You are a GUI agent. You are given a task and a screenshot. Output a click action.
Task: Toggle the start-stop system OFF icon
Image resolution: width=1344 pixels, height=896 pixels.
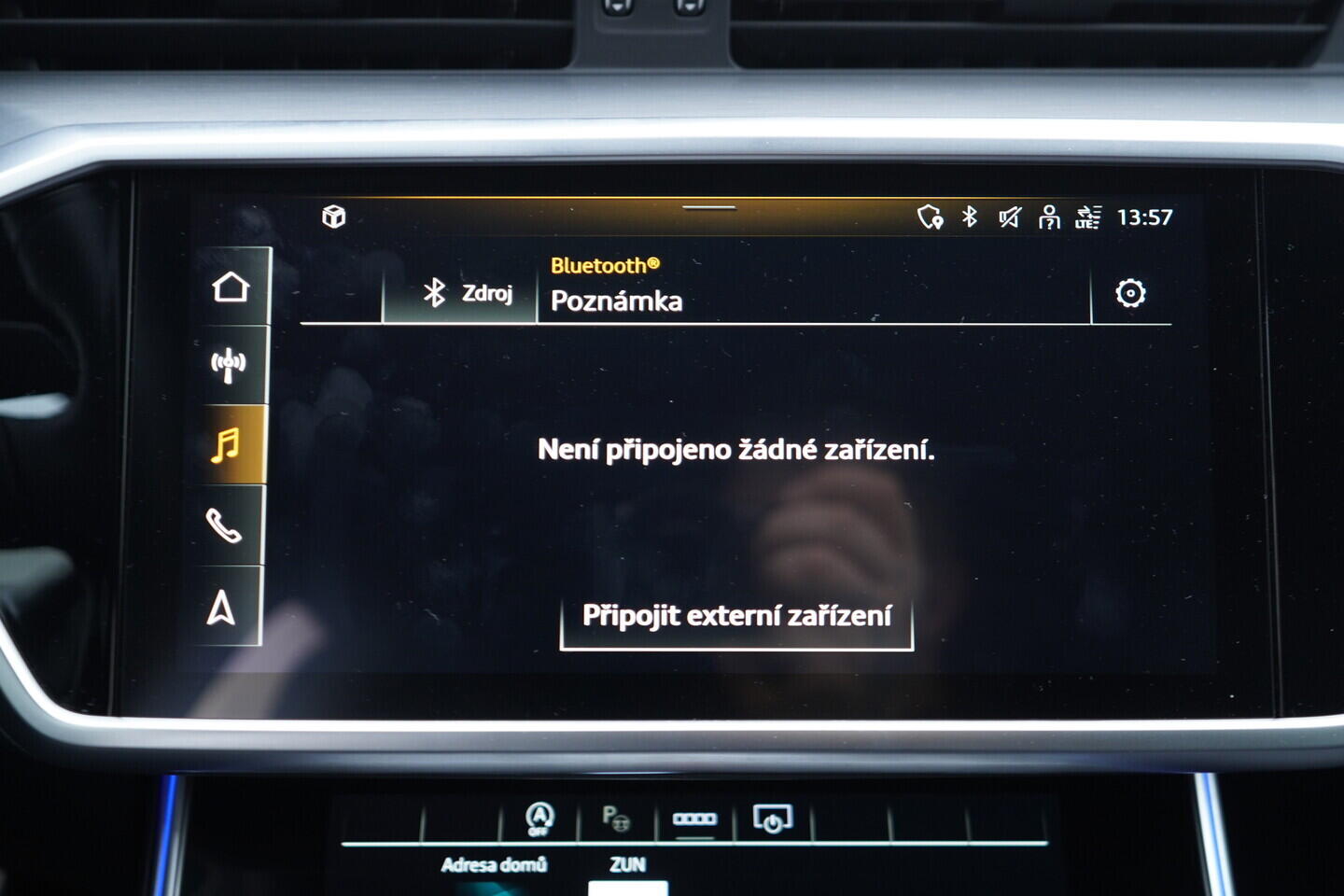pyautogui.click(x=535, y=819)
